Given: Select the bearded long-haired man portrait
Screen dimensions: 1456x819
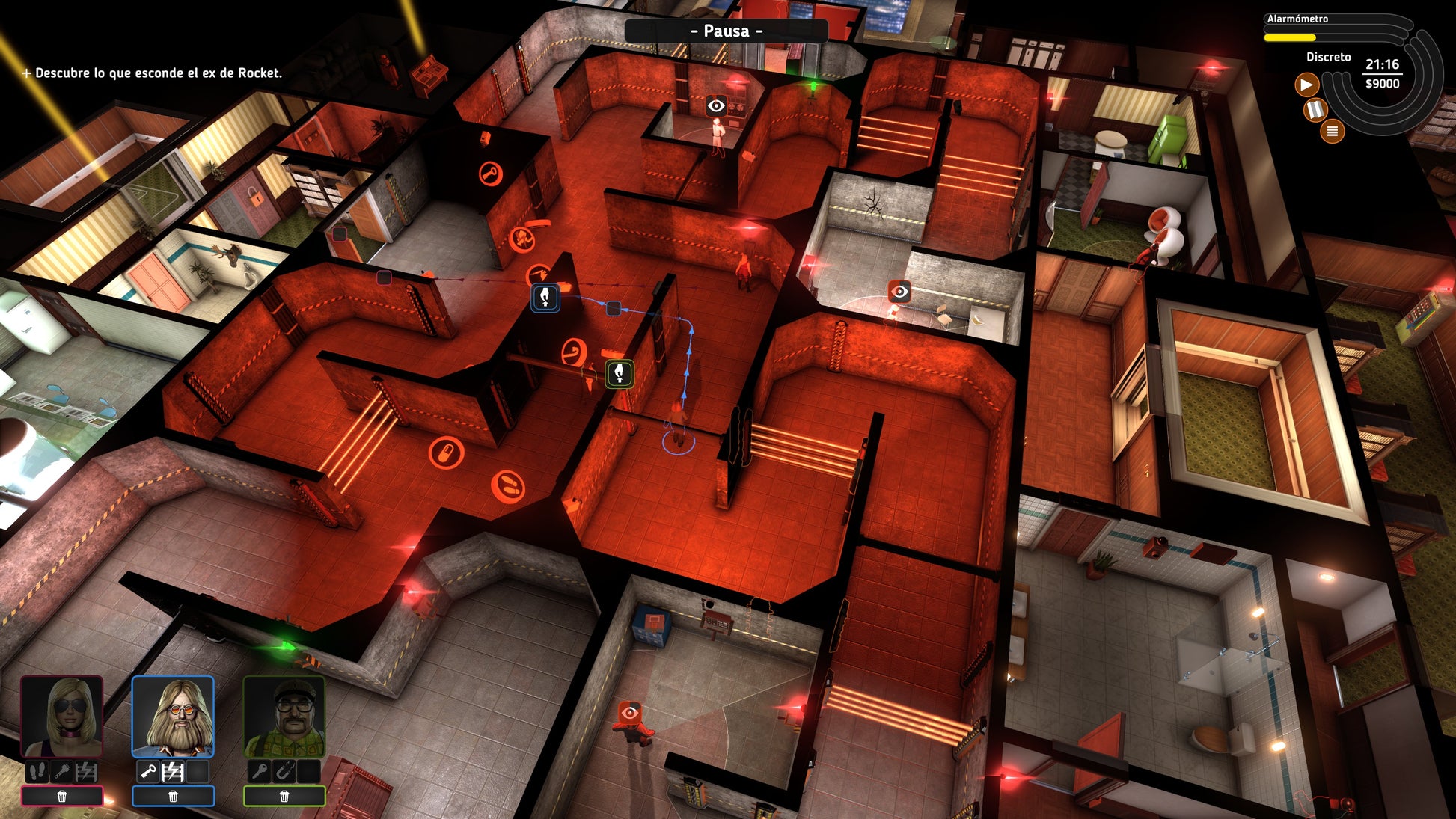Looking at the screenshot, I should 173,717.
